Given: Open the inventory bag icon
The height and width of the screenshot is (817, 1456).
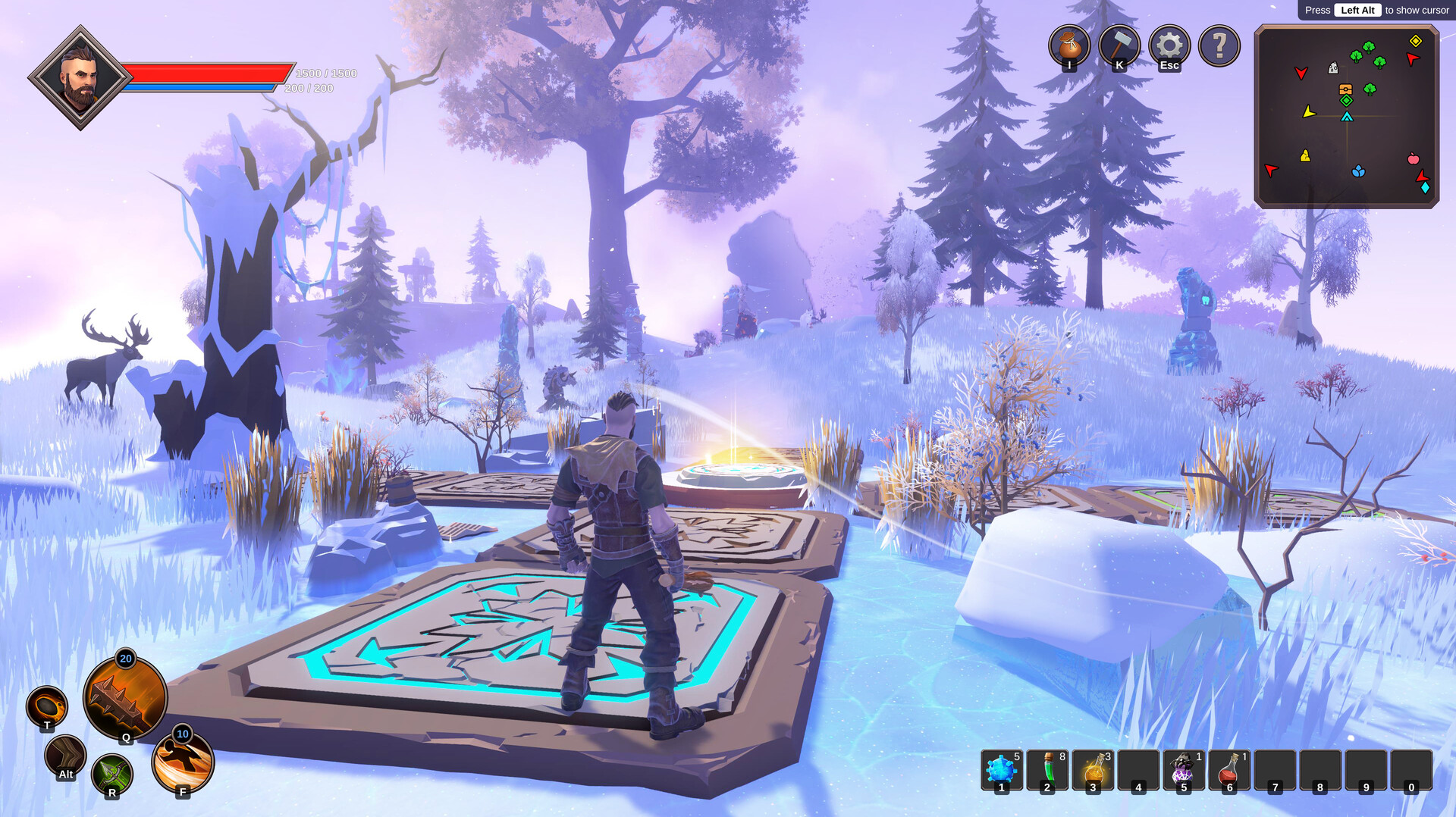Looking at the screenshot, I should (1069, 45).
